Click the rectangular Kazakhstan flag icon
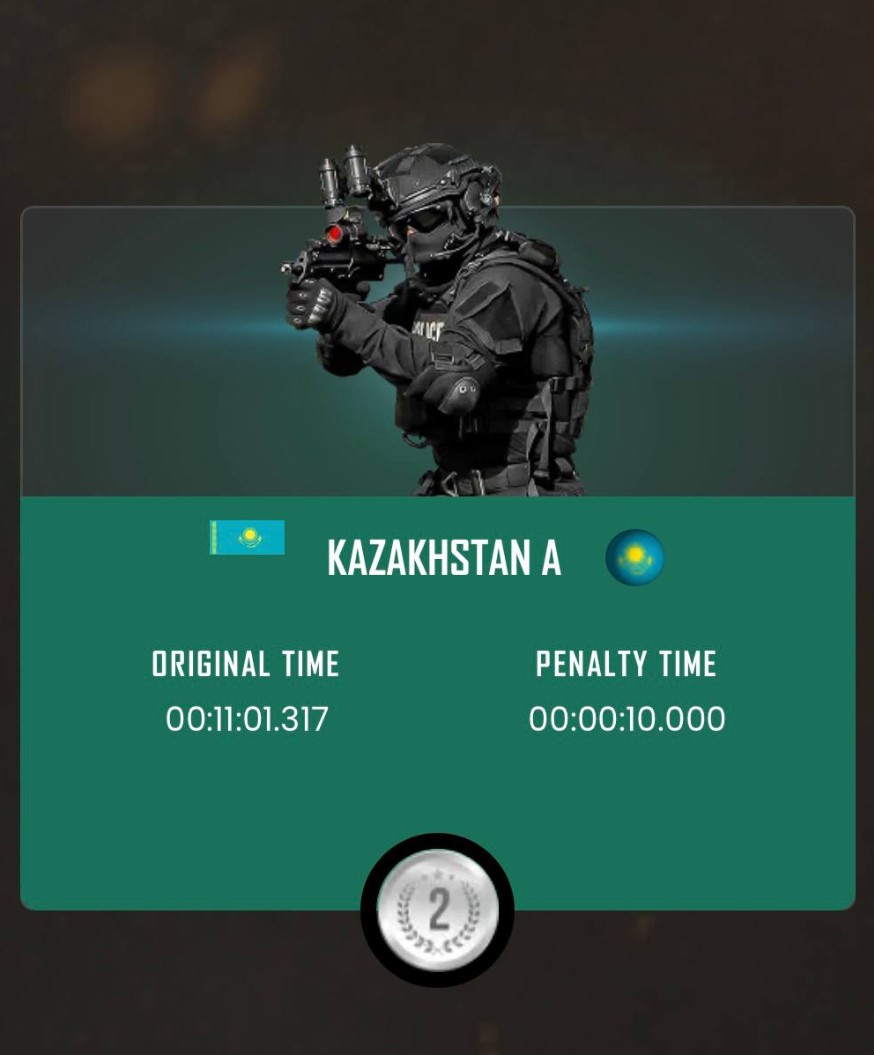The image size is (874, 1055). (x=247, y=537)
